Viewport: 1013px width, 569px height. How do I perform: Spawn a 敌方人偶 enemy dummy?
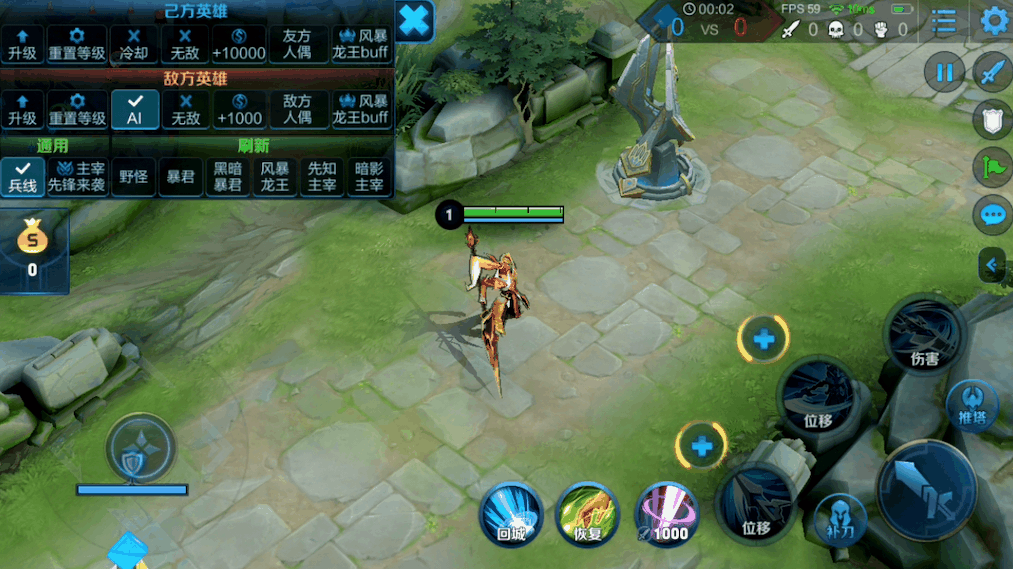click(298, 108)
